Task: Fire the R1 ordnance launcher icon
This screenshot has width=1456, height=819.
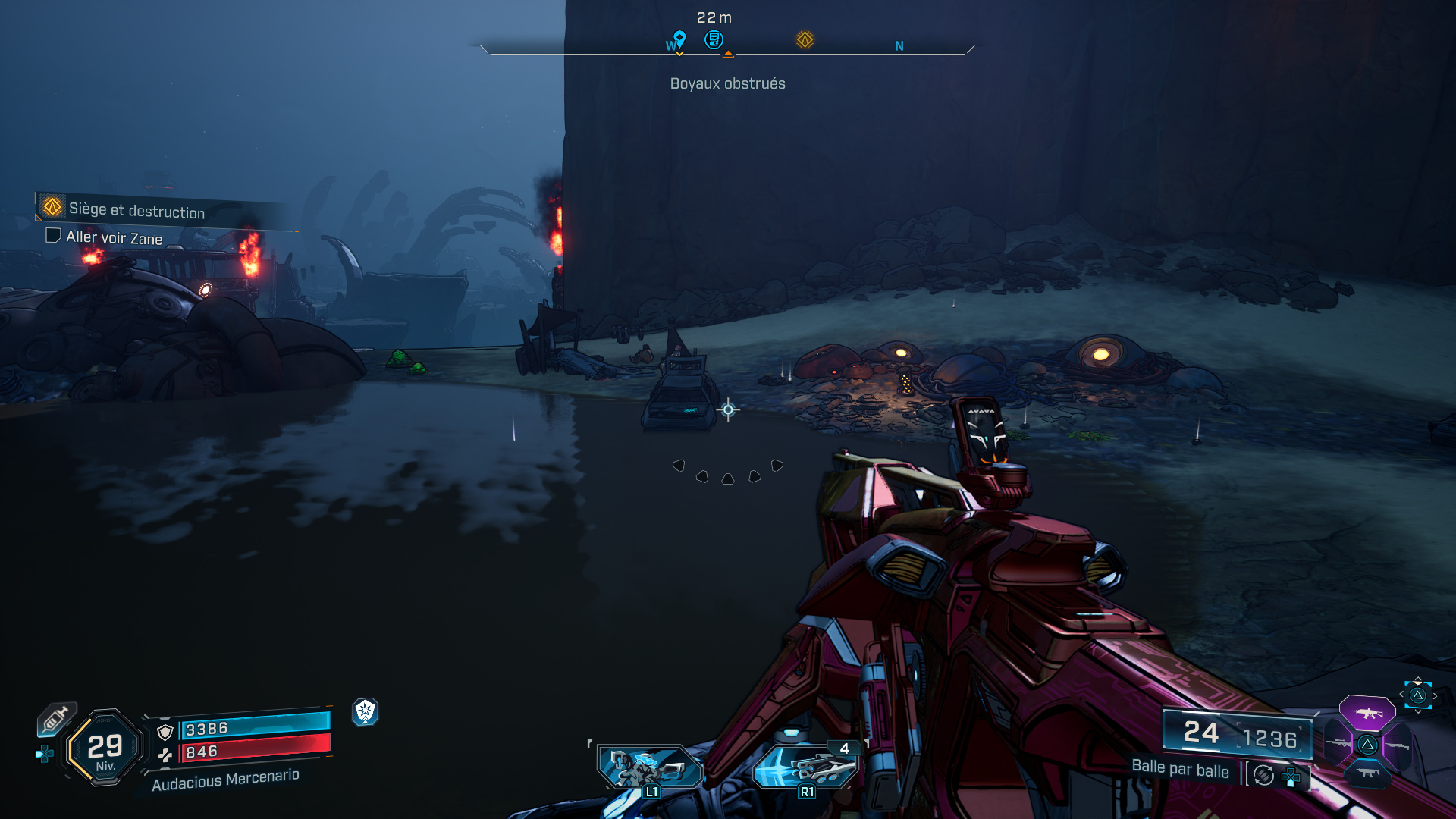Action: pos(805,767)
